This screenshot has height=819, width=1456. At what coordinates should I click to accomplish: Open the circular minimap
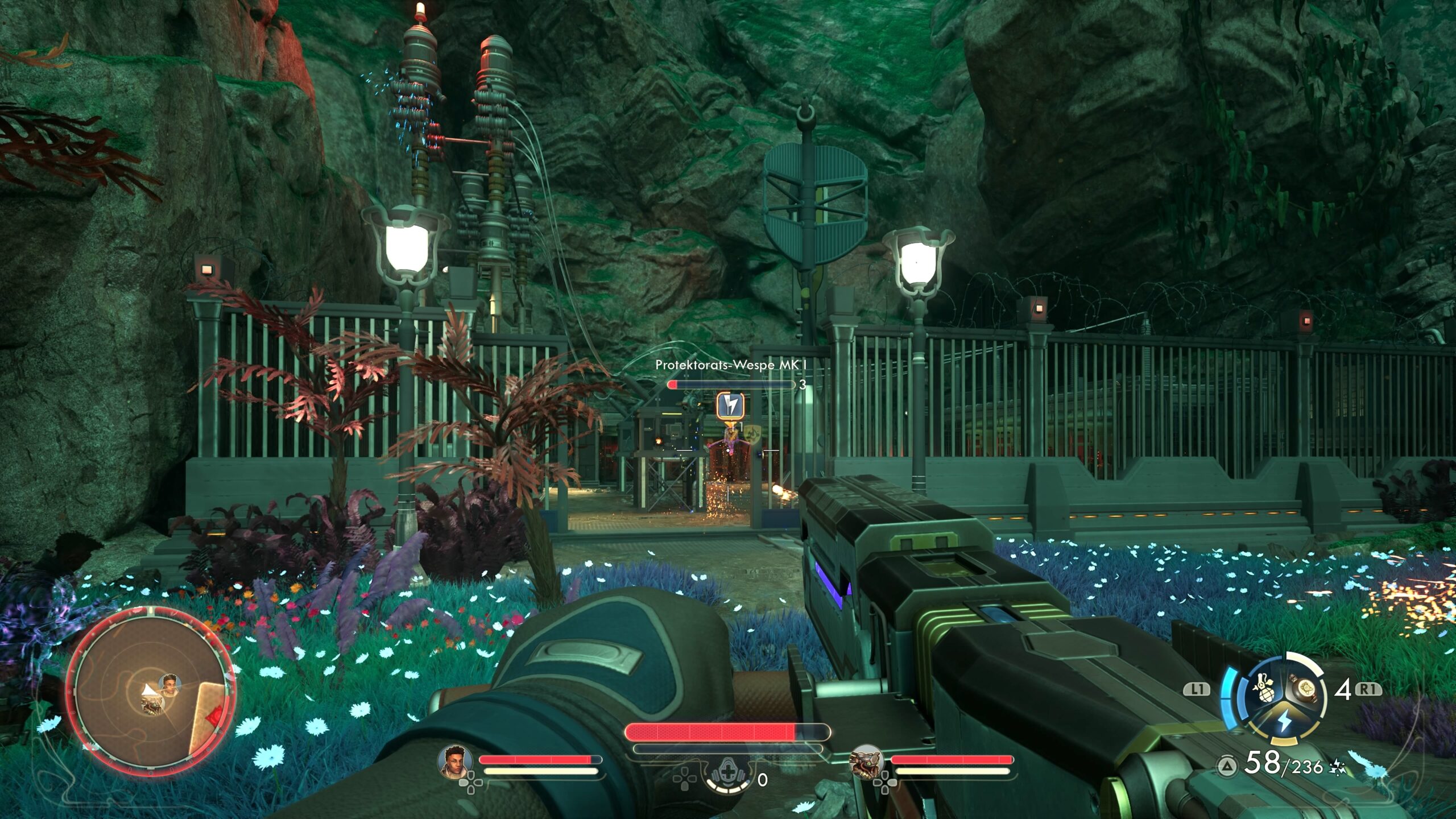click(x=150, y=690)
